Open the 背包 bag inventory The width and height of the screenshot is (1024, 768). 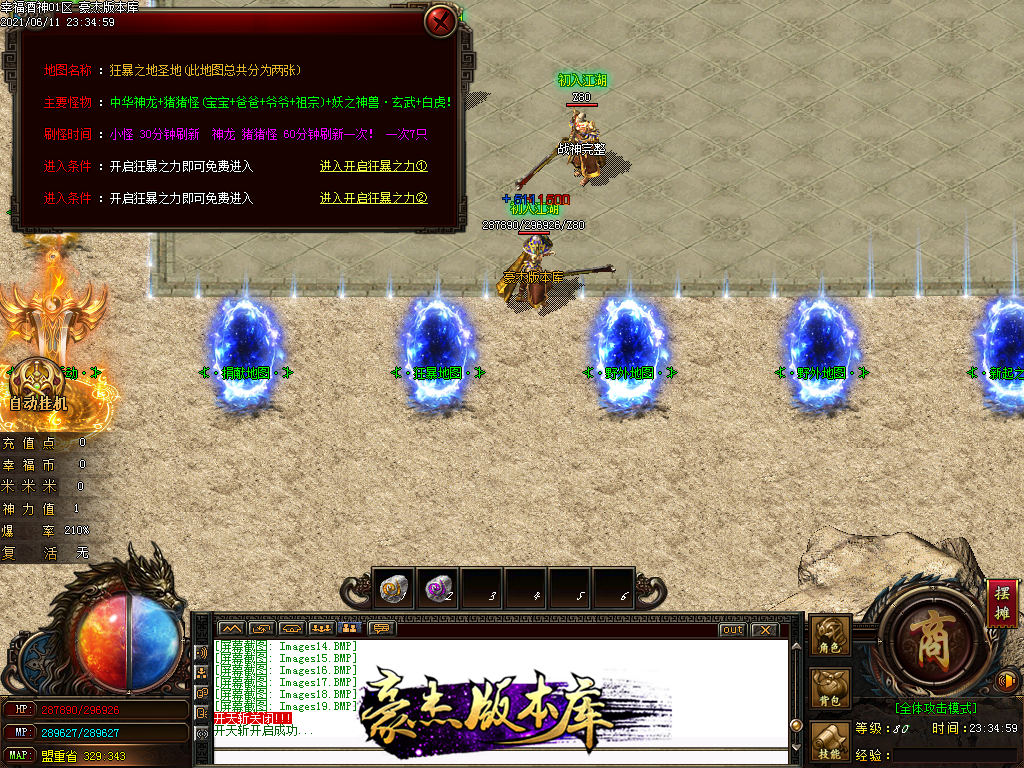831,689
